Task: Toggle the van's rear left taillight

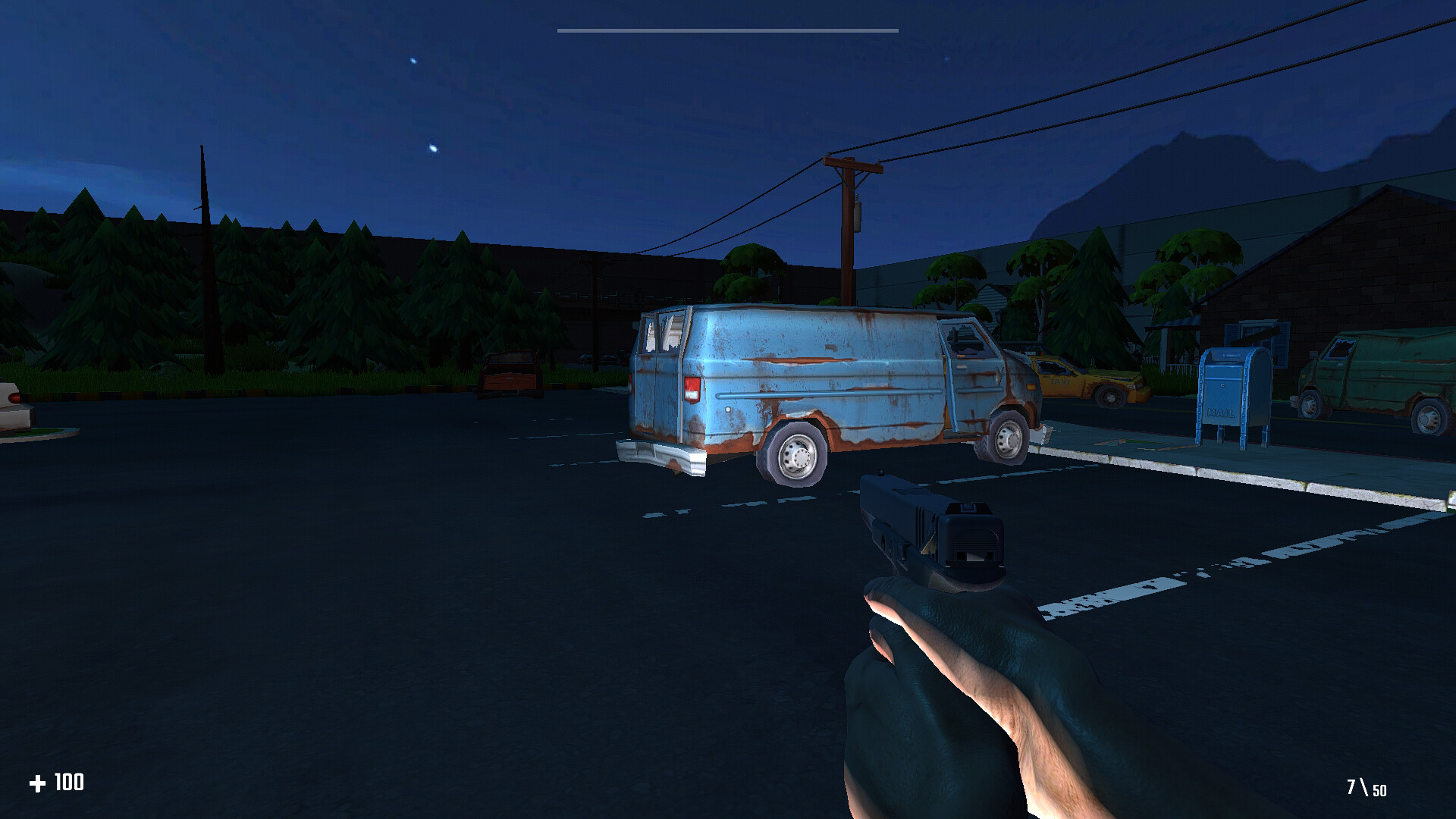Action: click(692, 387)
